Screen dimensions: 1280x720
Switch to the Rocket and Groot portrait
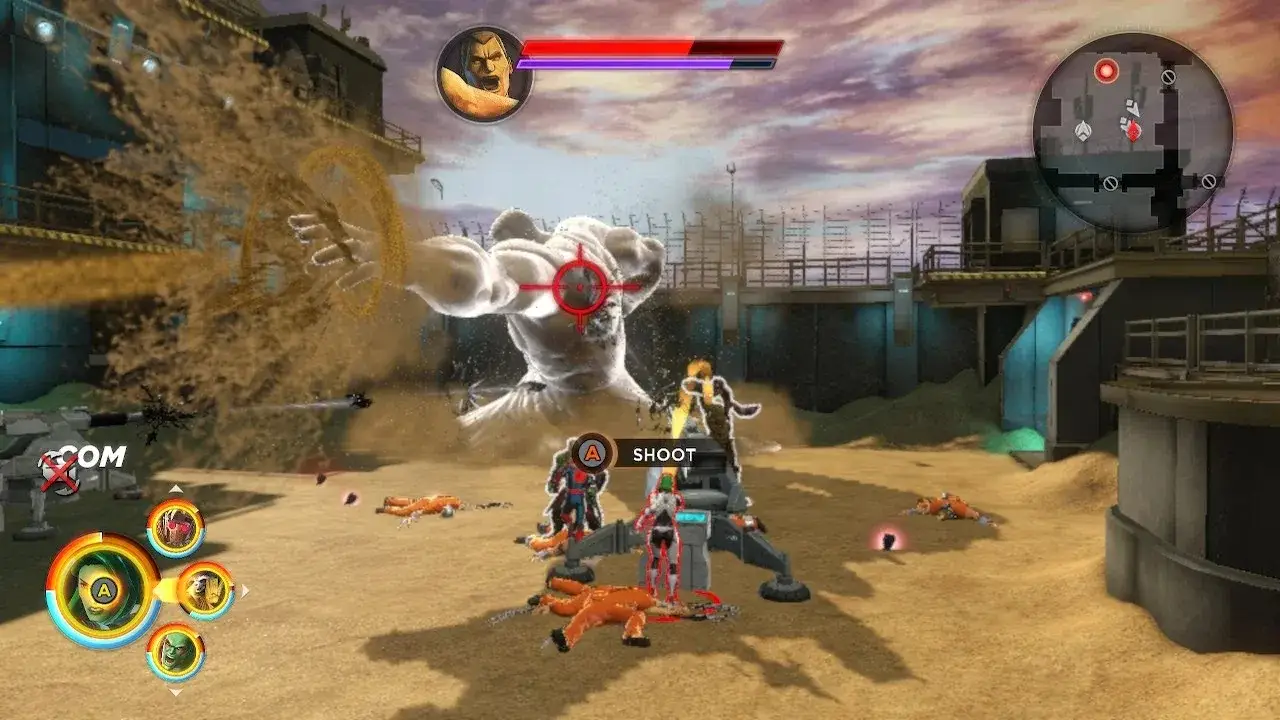click(206, 590)
